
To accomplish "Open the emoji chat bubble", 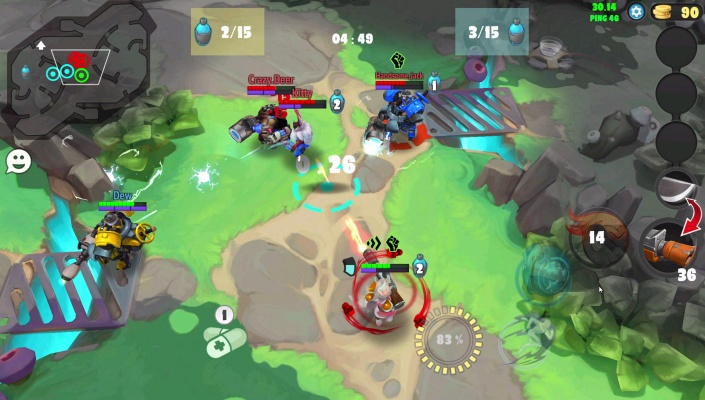I will coord(18,161).
